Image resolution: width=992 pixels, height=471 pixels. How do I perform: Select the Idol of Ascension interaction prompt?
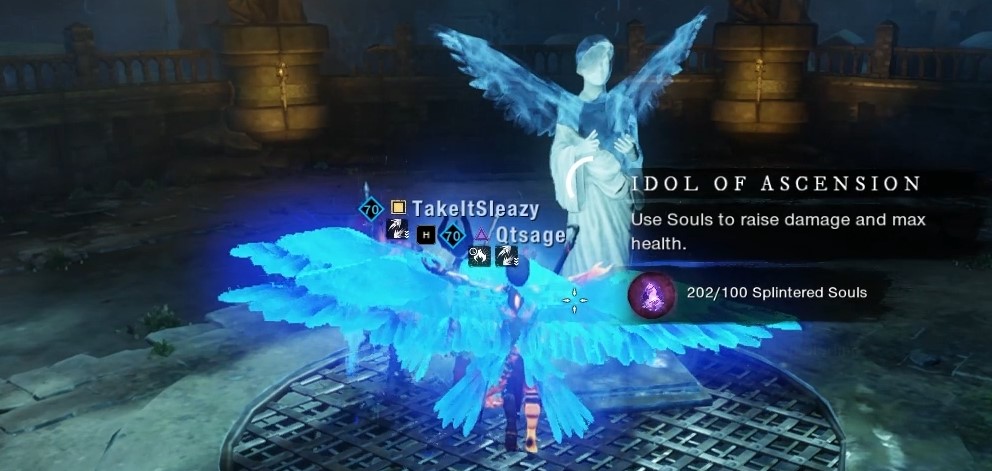[776, 184]
